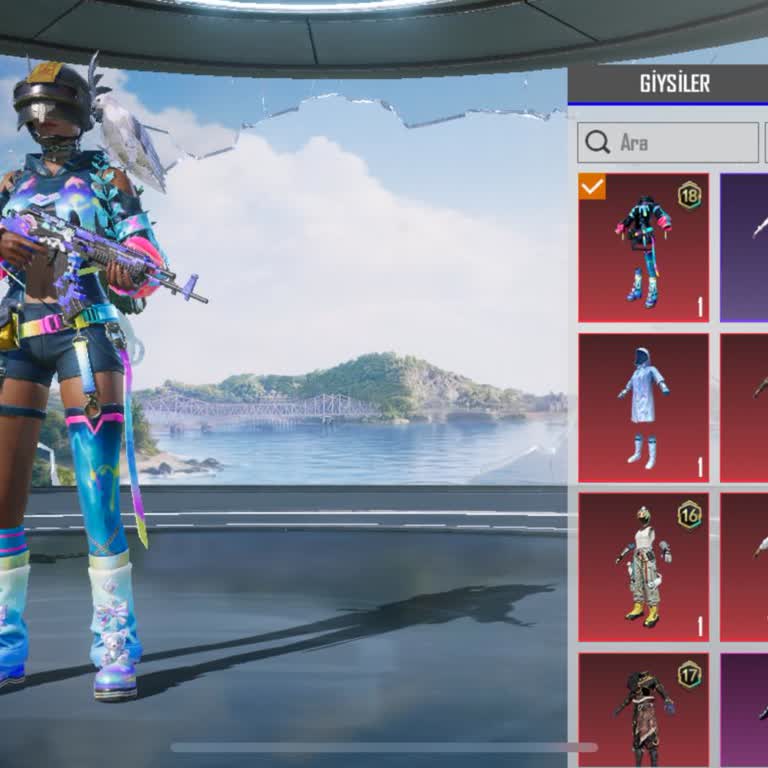Viewport: 768px width, 768px height.
Task: Select the white outfit with yellow boots
Action: tap(643, 567)
